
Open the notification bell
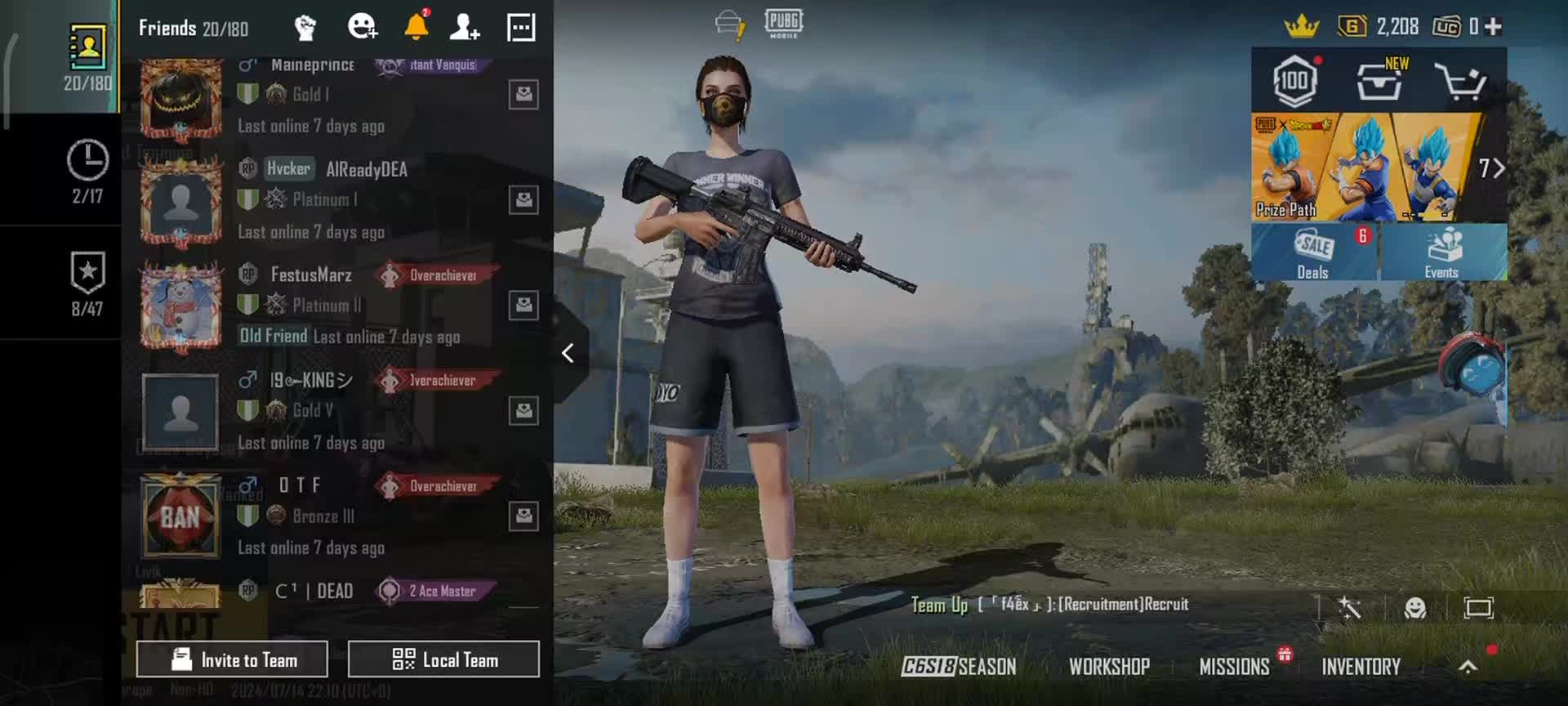(416, 27)
